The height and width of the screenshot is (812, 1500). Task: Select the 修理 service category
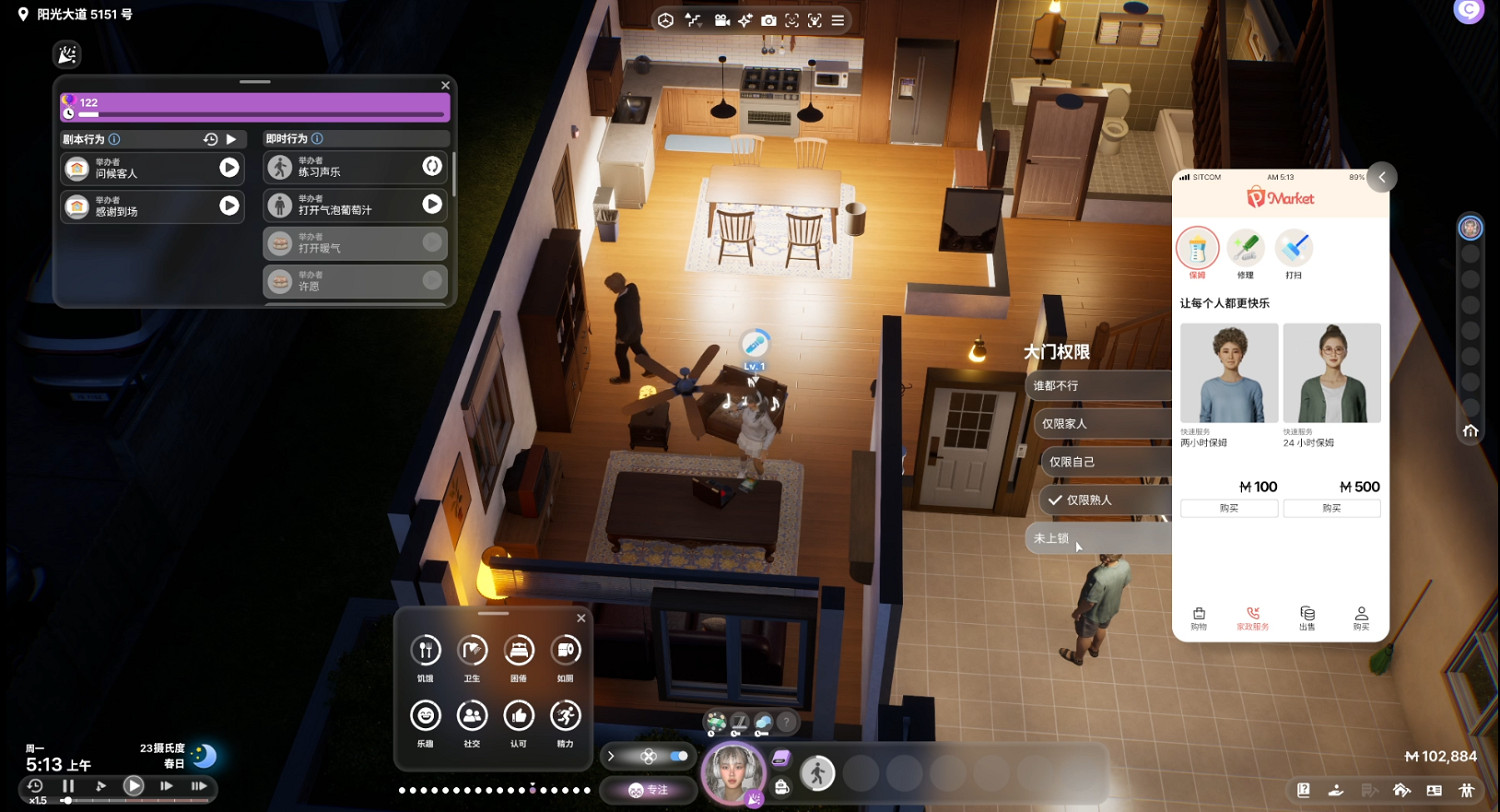coord(1245,249)
